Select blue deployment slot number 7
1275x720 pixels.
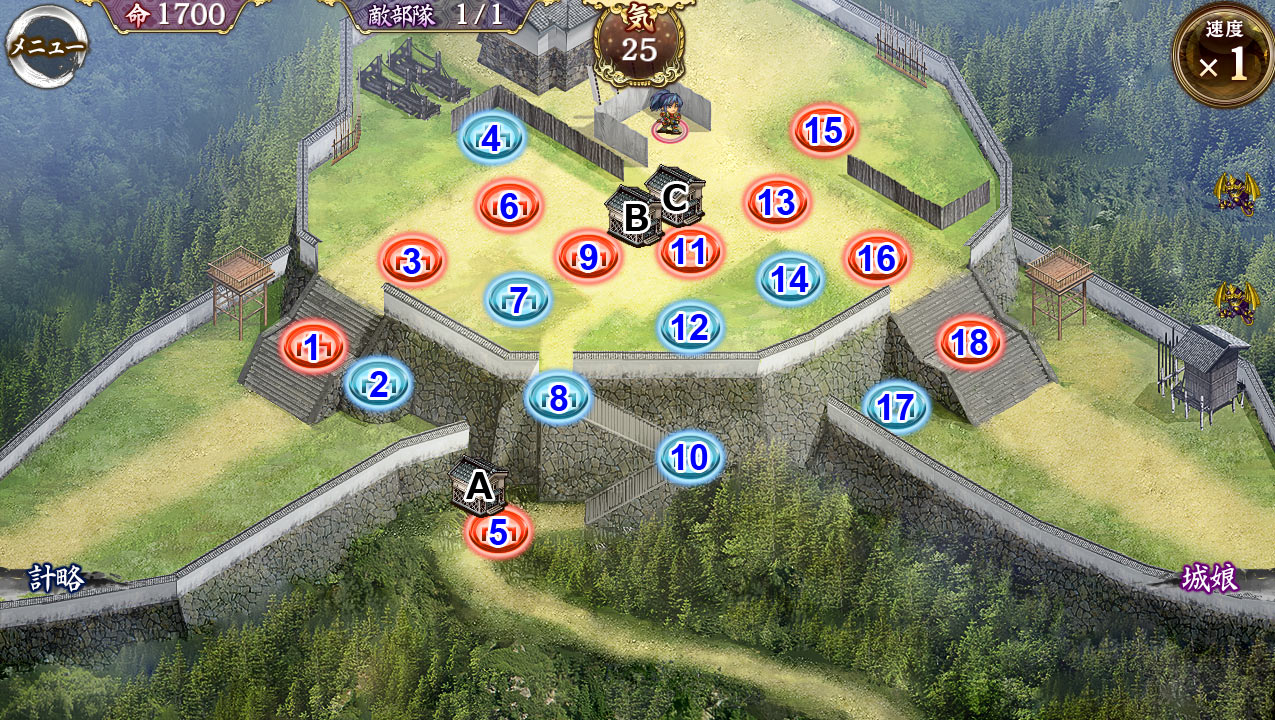tap(518, 299)
